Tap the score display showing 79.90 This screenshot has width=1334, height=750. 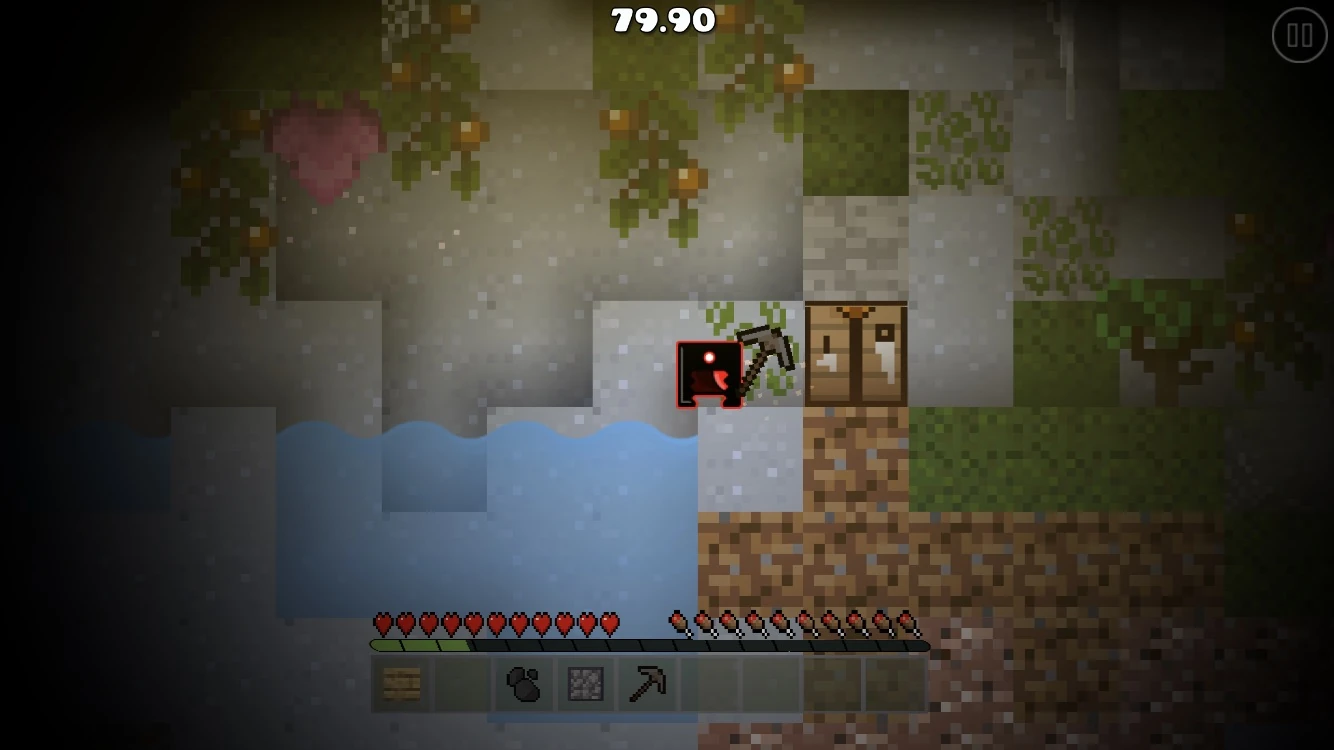tap(662, 20)
